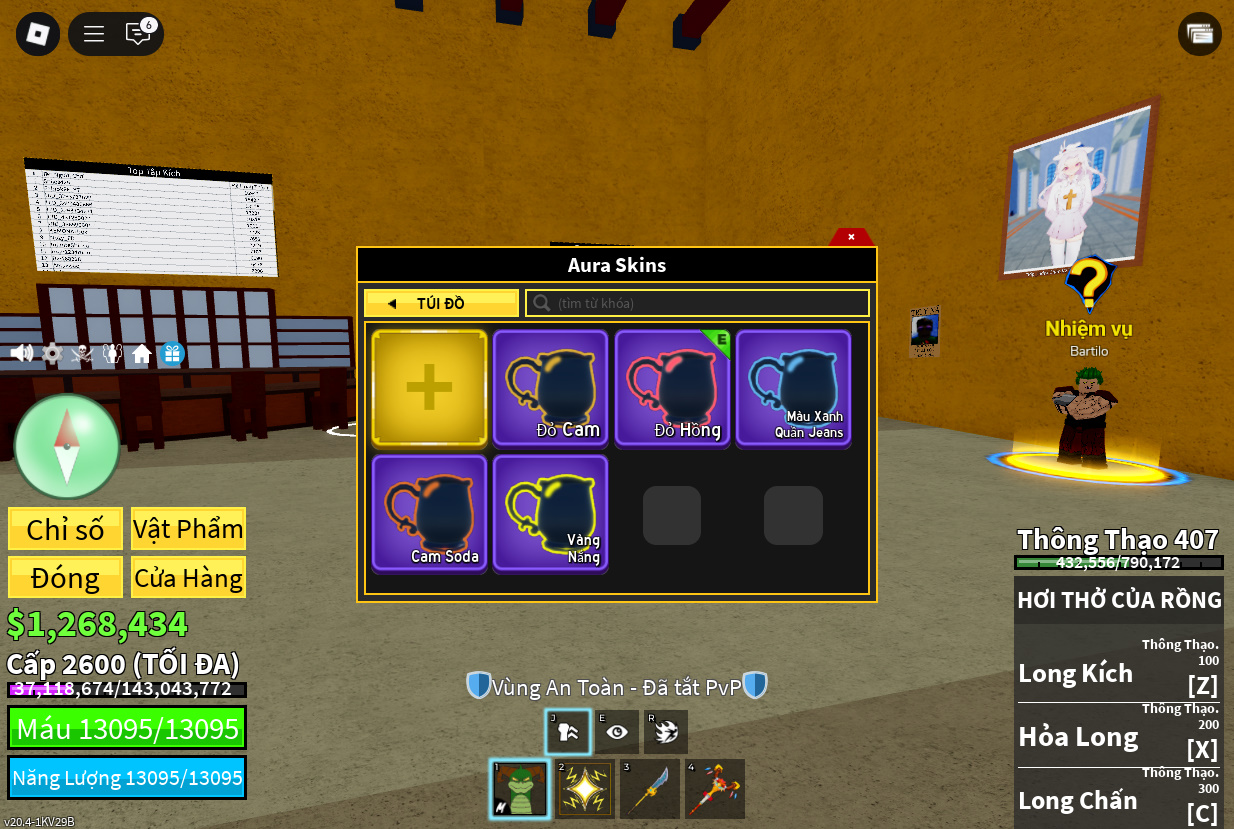Open the Roblox chat overlay

coord(138,34)
